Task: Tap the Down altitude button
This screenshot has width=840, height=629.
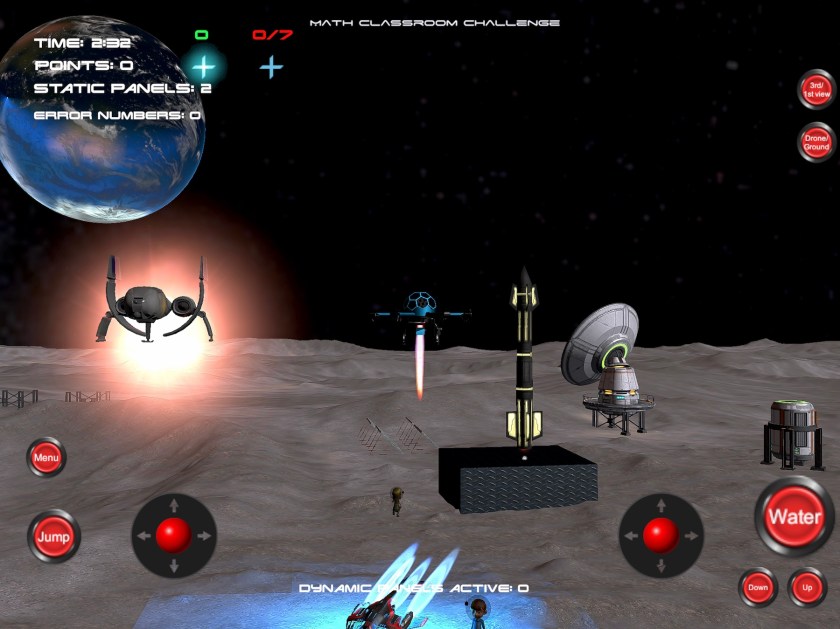Action: coord(758,587)
